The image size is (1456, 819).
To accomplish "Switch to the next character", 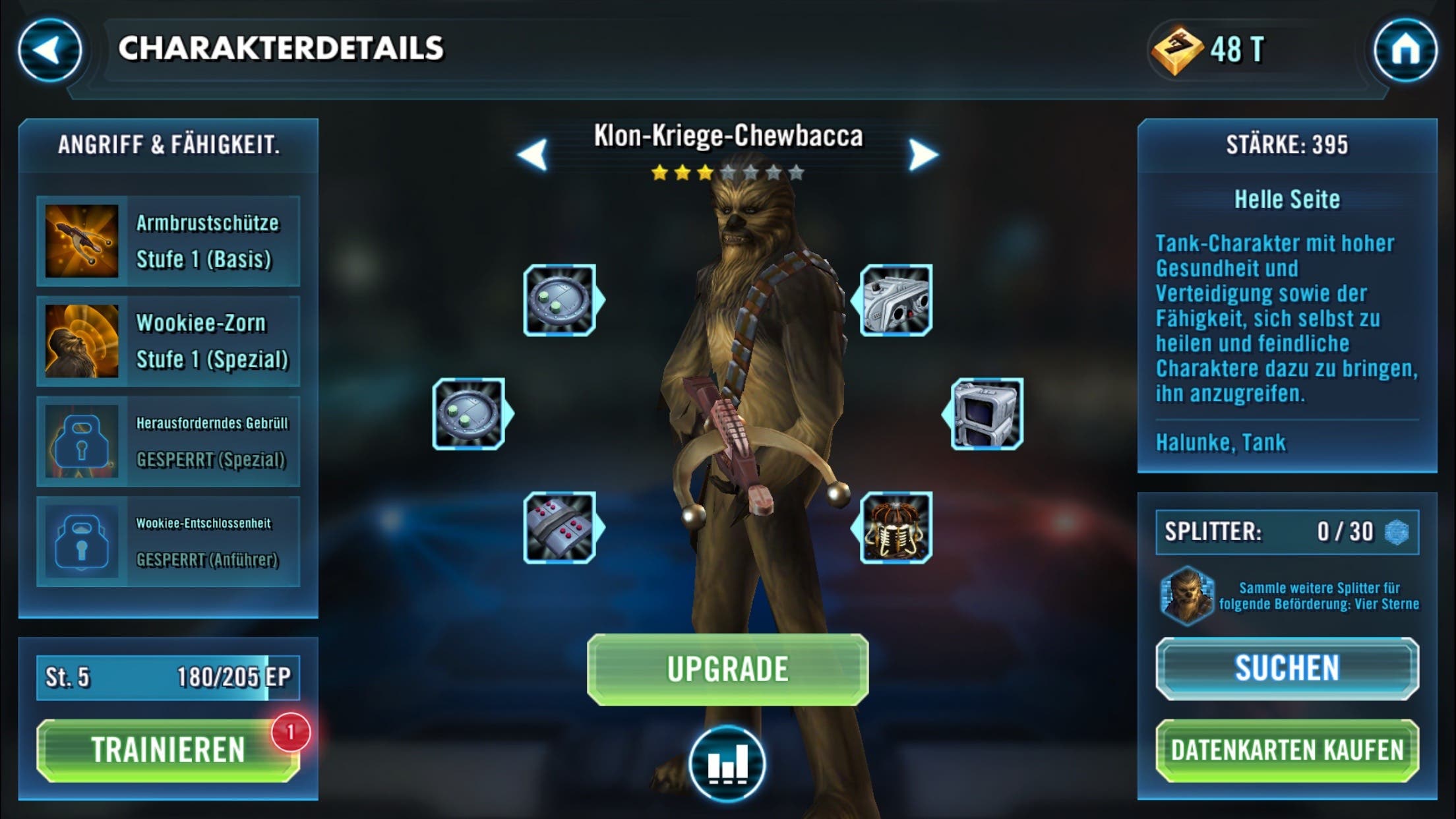I will (922, 155).
